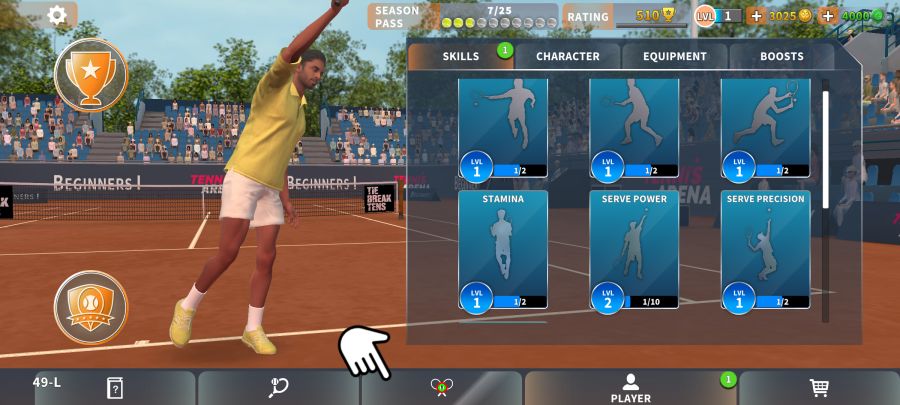This screenshot has height=405, width=900.
Task: Open the question mark card menu
Action: point(114,388)
